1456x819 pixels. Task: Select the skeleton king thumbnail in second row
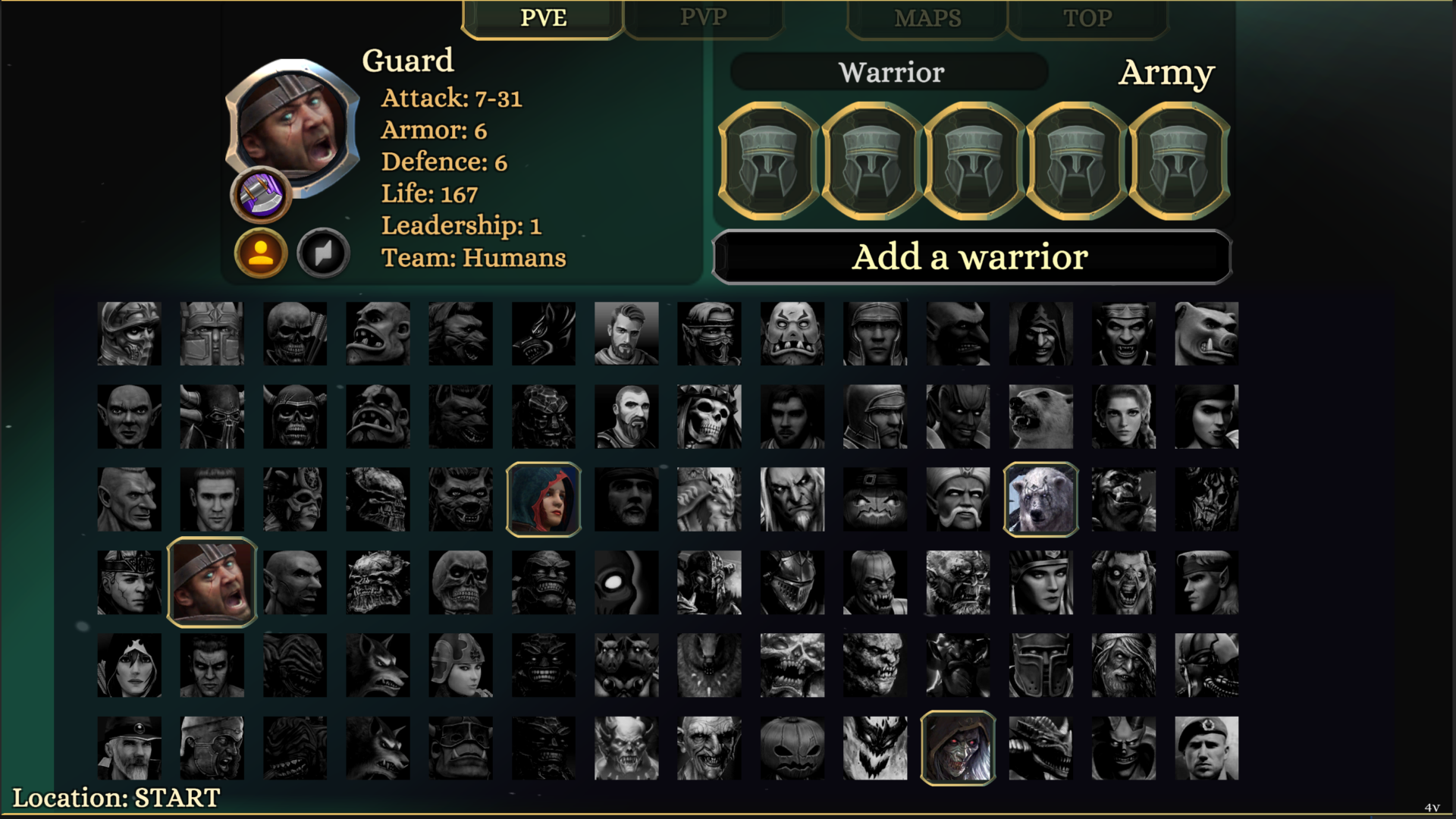click(x=709, y=416)
